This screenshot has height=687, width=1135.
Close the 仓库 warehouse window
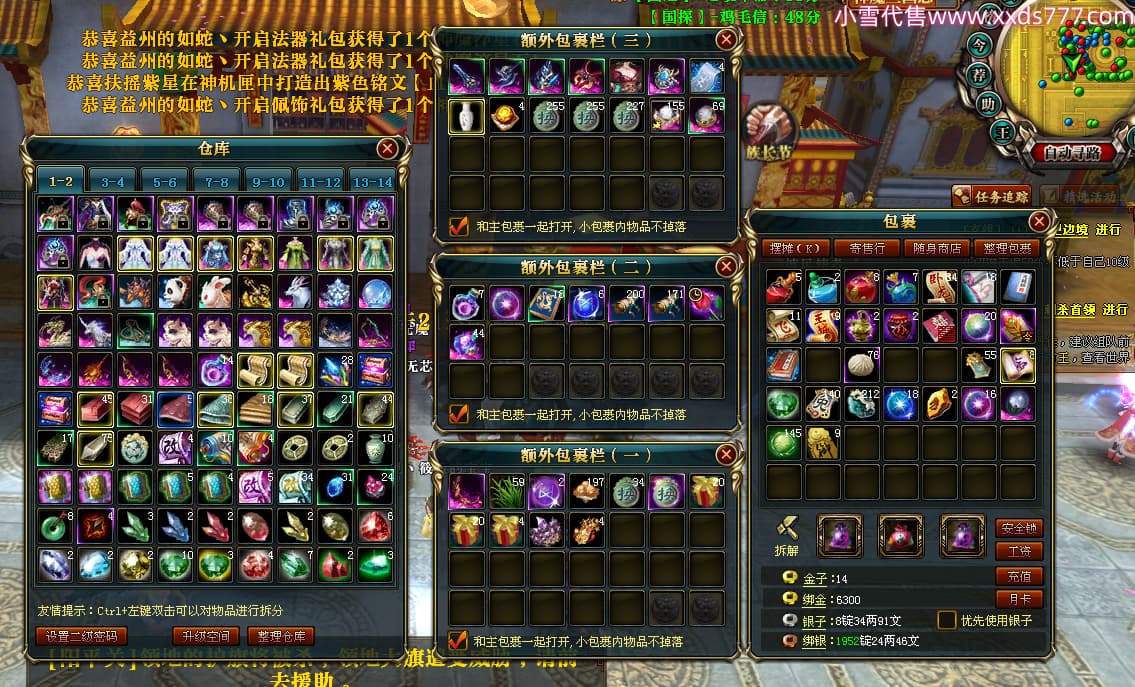click(387, 149)
